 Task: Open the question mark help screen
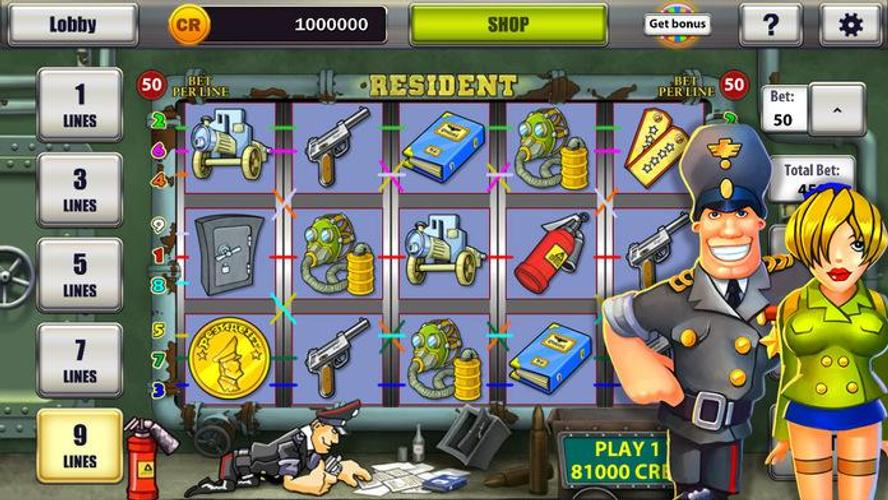[770, 24]
